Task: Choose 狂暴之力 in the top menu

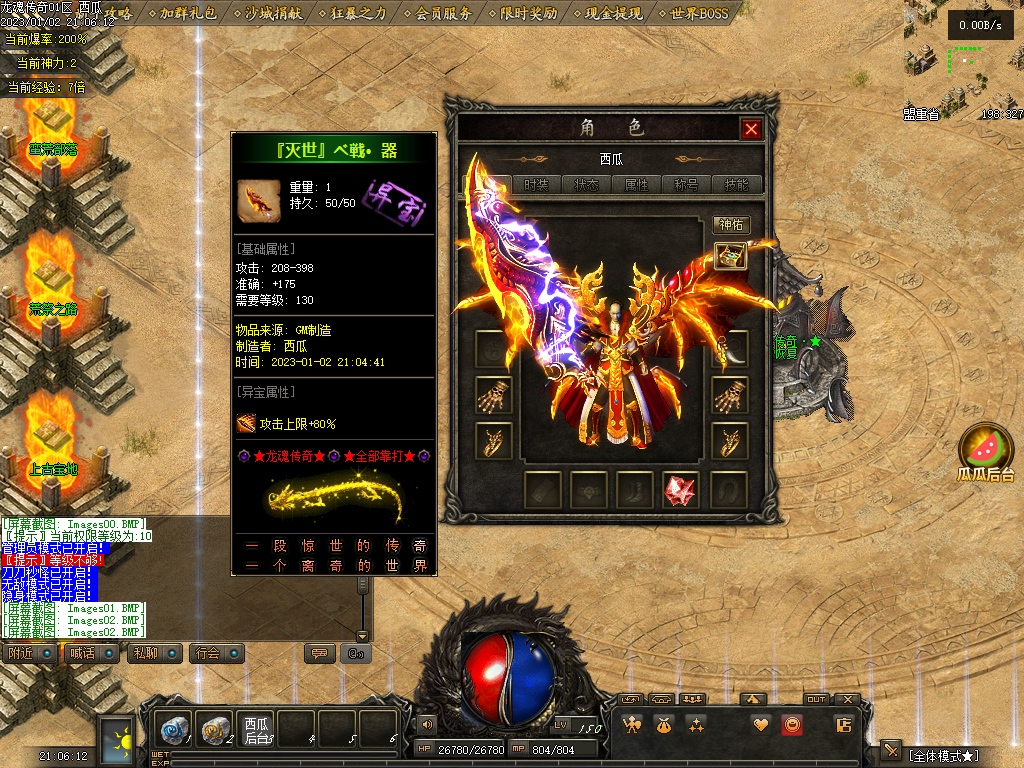Action: pyautogui.click(x=357, y=13)
